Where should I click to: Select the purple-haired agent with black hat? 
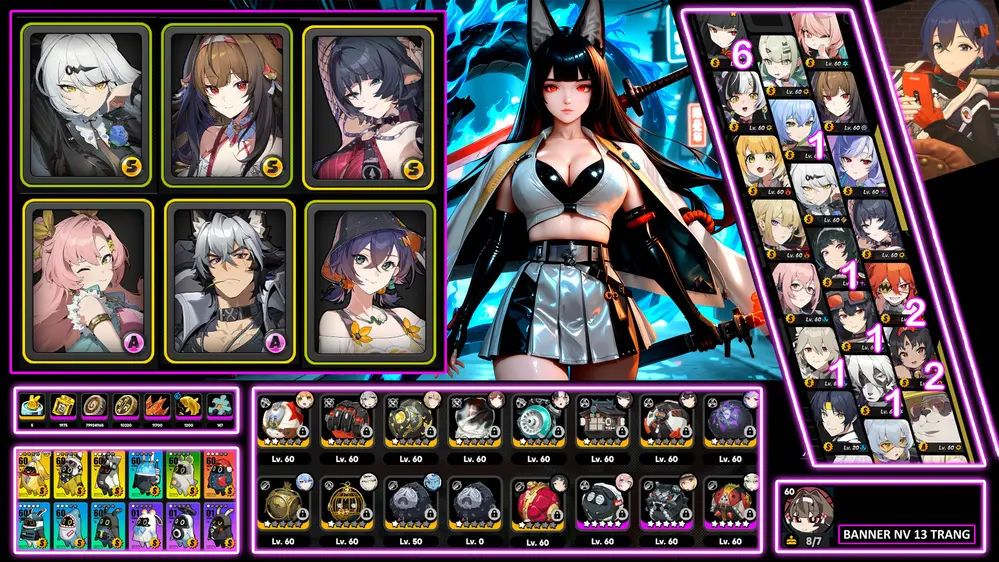click(369, 280)
